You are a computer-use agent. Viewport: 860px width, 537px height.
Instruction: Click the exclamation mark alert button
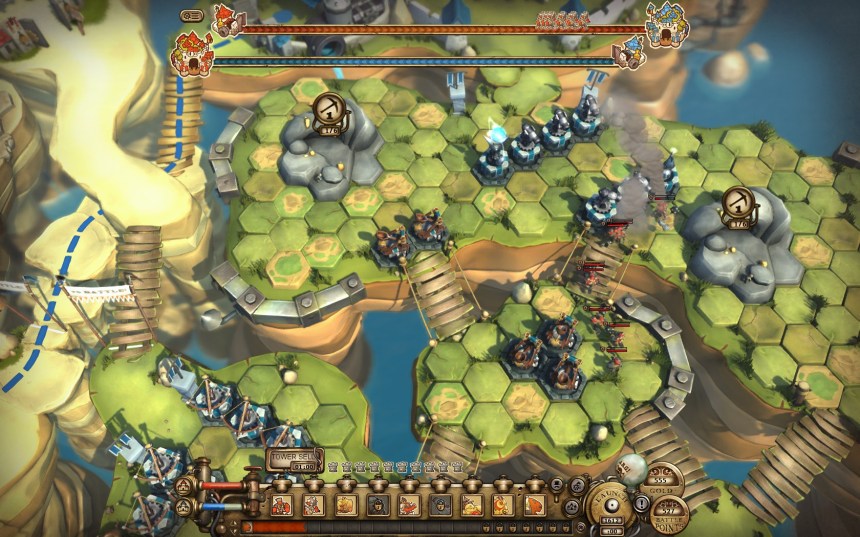tap(641, 504)
